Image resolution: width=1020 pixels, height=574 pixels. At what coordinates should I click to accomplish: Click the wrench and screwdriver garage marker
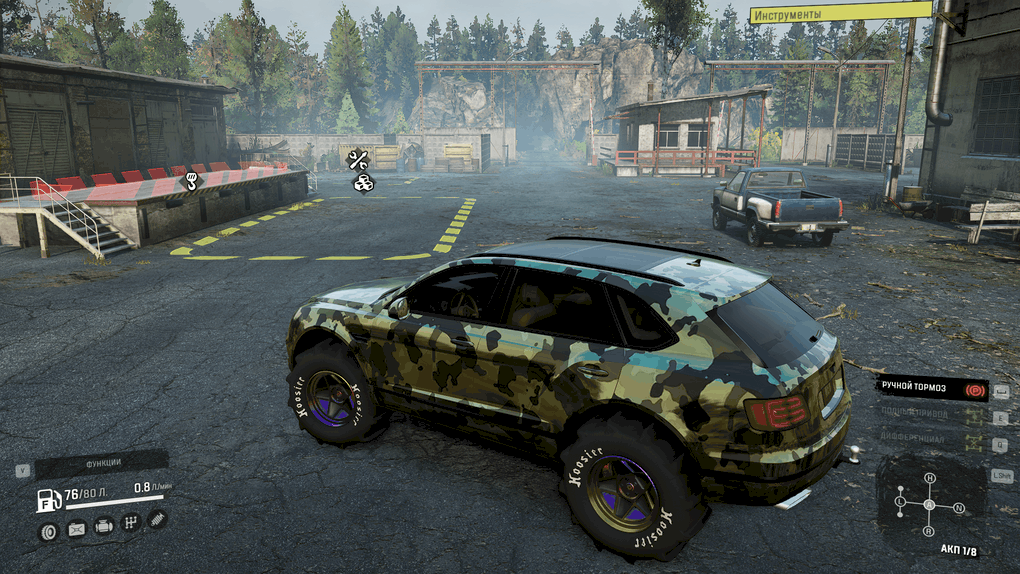357,159
